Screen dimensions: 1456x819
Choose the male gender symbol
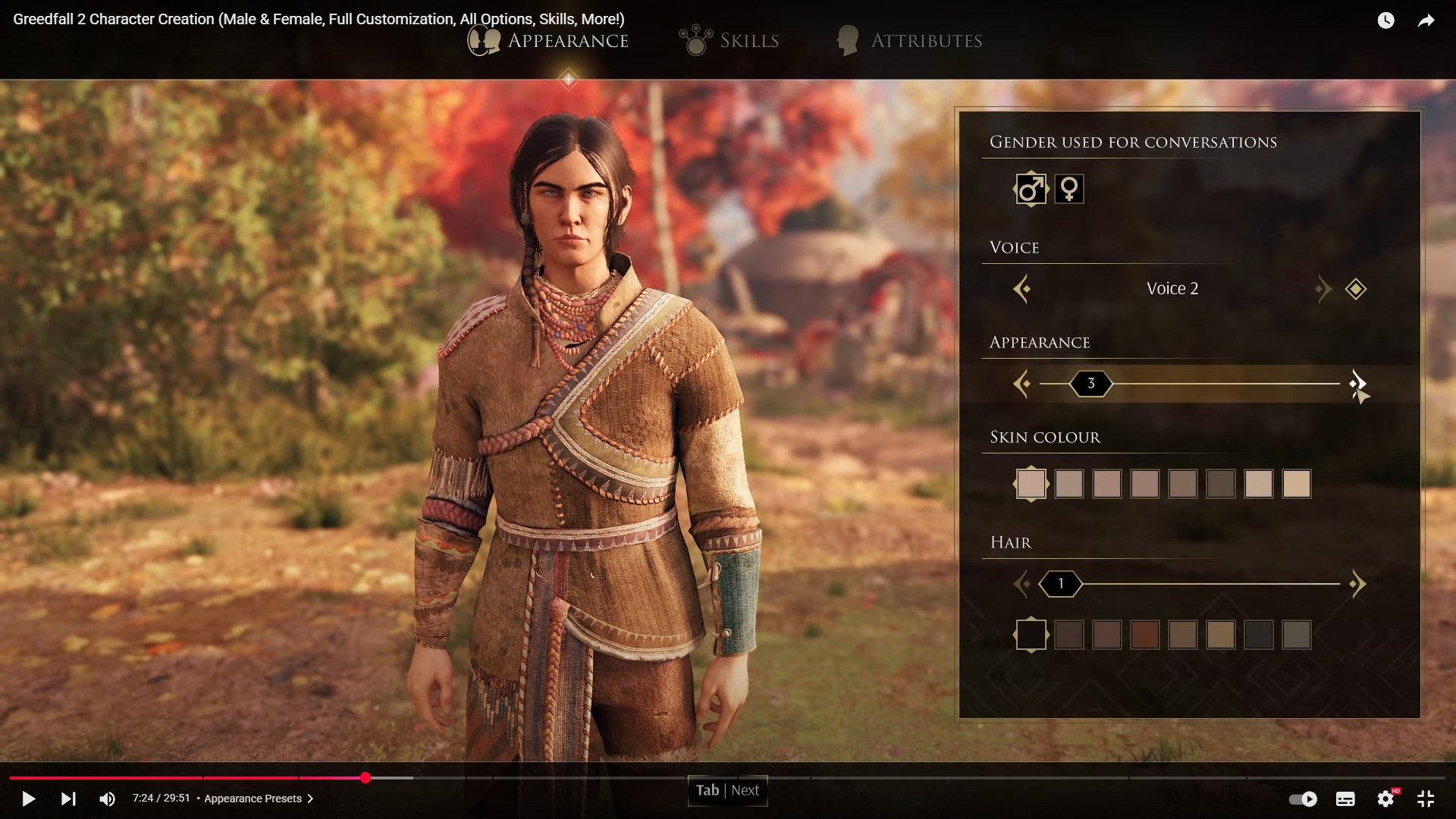(1031, 189)
